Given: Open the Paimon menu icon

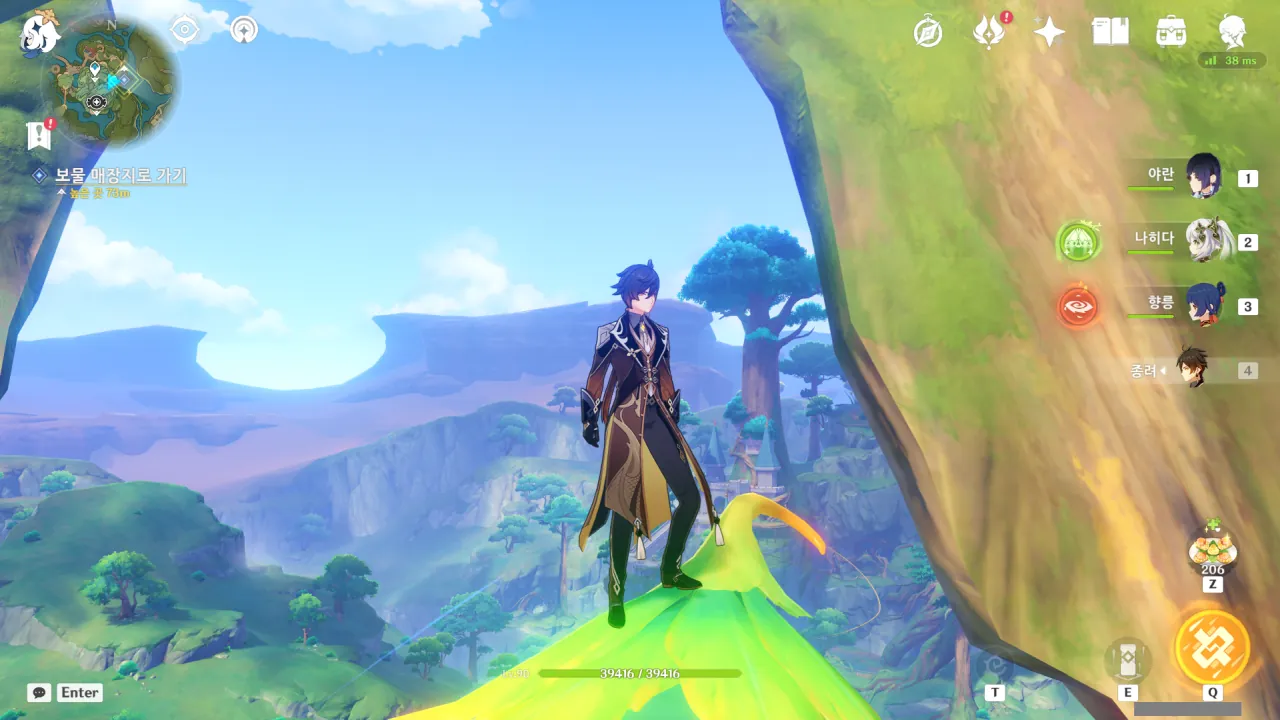Looking at the screenshot, I should (x=40, y=34).
